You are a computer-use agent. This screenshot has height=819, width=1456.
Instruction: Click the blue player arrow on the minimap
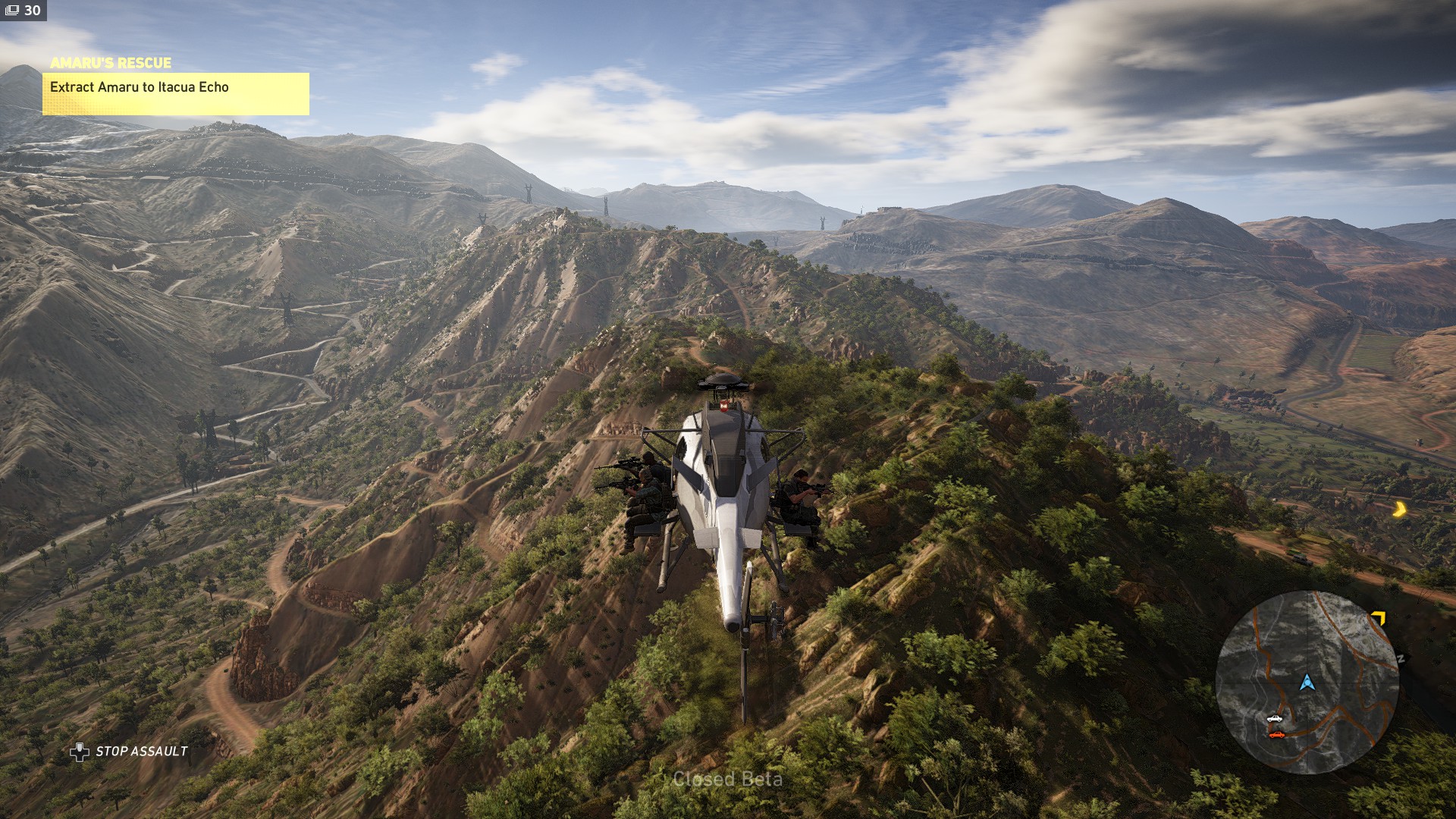coord(1307,682)
